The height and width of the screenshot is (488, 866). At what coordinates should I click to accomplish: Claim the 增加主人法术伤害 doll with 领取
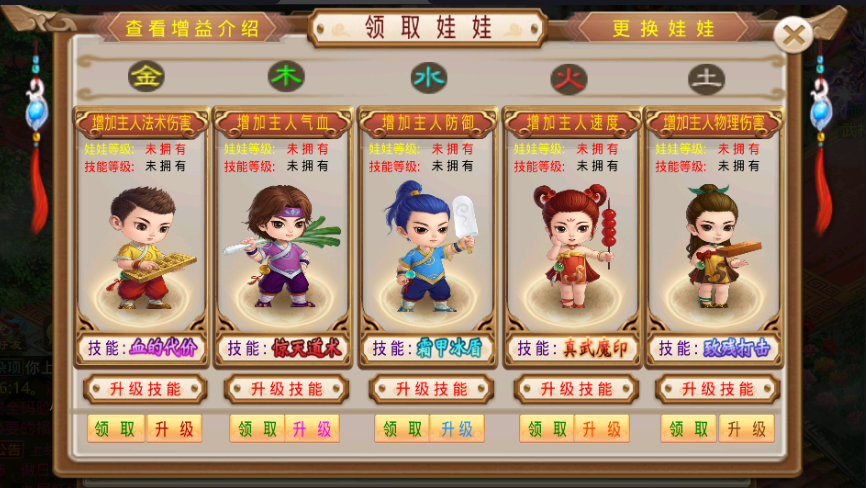[x=115, y=429]
